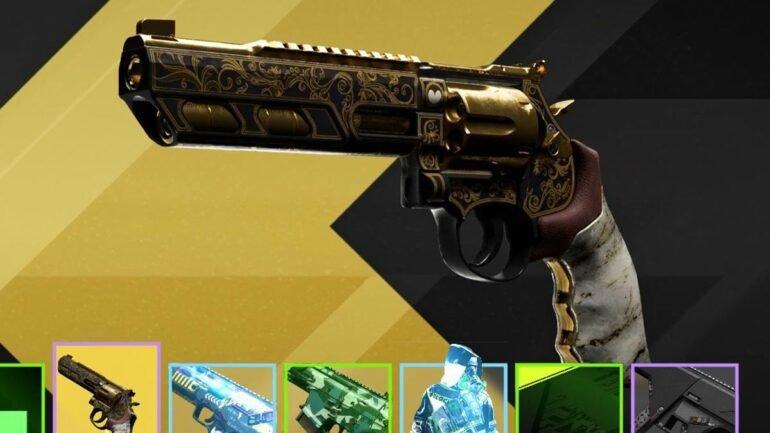Select the gold revolver skin thumbnail

[x=106, y=390]
